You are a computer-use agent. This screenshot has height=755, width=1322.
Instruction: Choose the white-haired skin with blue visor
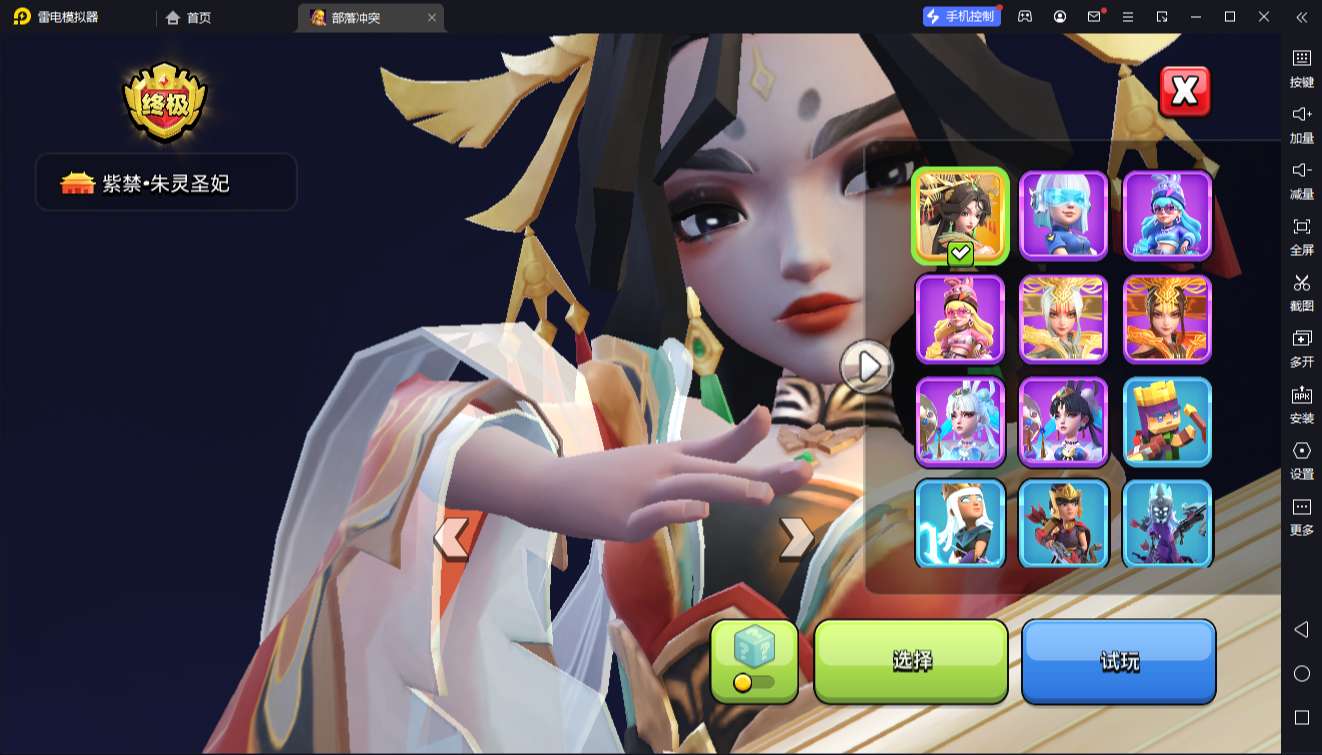click(1063, 215)
